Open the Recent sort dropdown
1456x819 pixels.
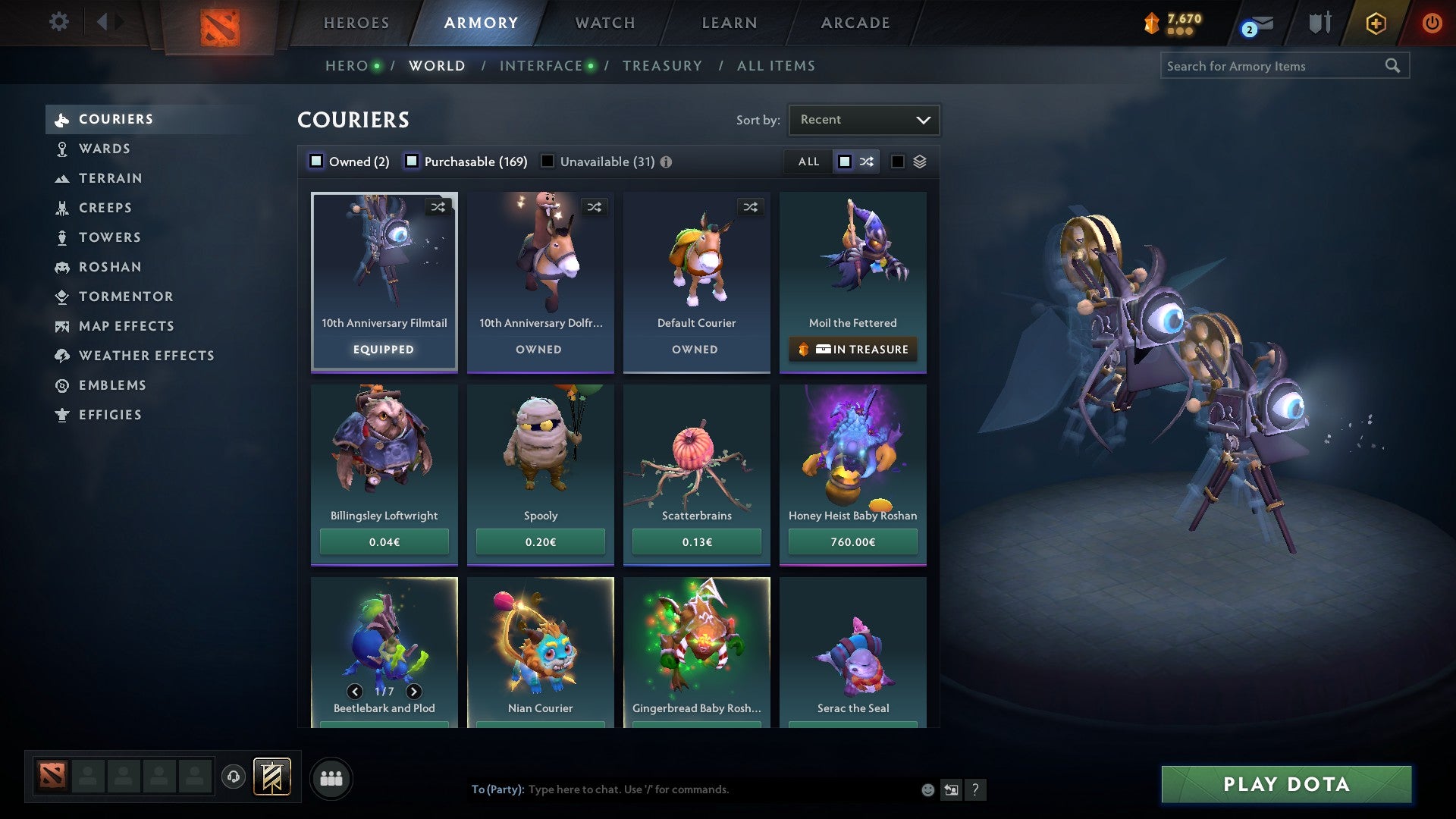tap(864, 119)
